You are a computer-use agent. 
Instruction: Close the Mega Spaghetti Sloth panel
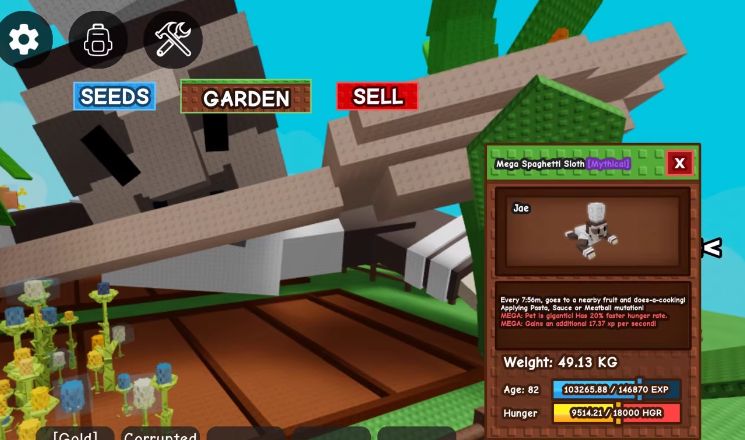tap(679, 163)
